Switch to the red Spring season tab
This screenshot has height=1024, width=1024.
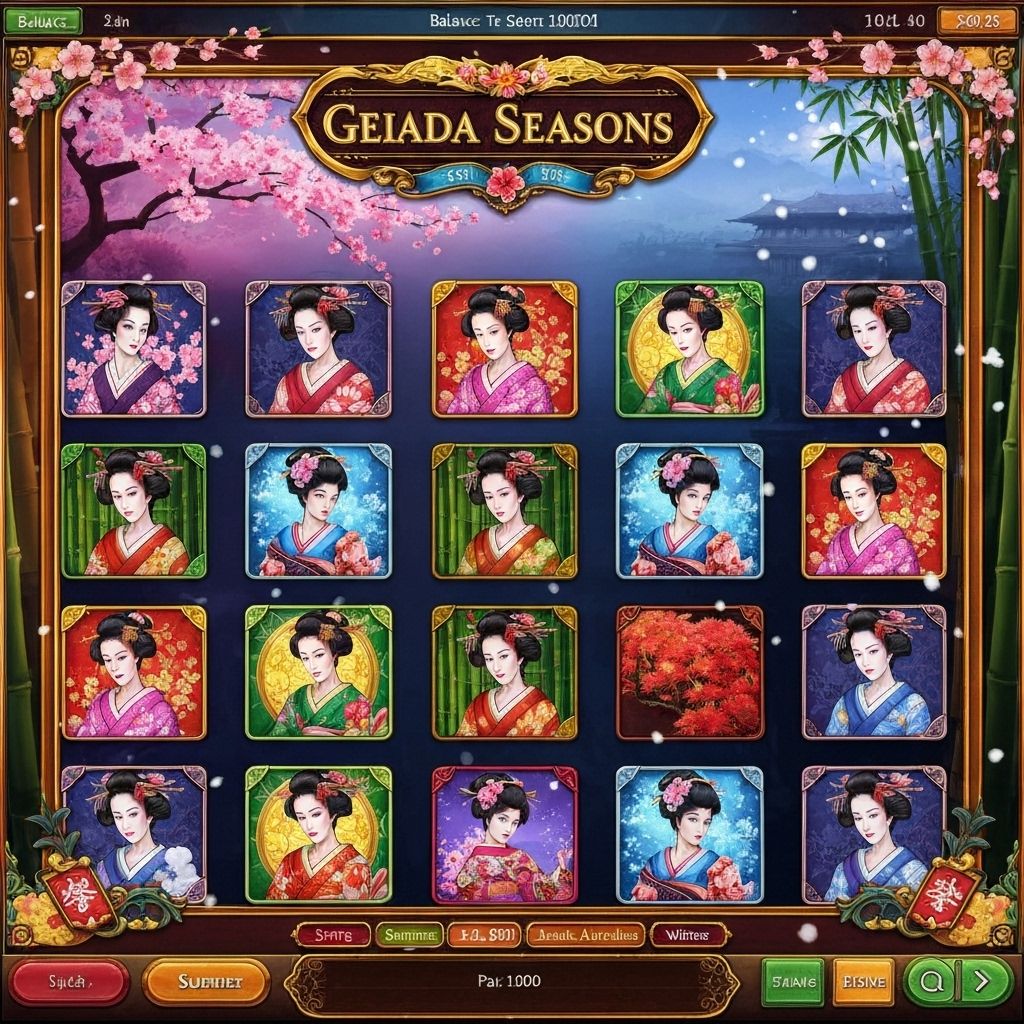pos(333,935)
